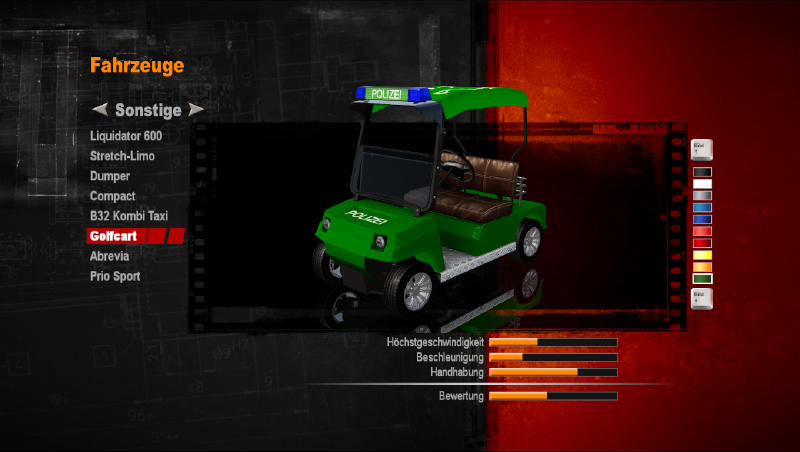Image resolution: width=800 pixels, height=452 pixels.
Task: Select the Liquidator 600 vehicle
Action: (x=125, y=136)
